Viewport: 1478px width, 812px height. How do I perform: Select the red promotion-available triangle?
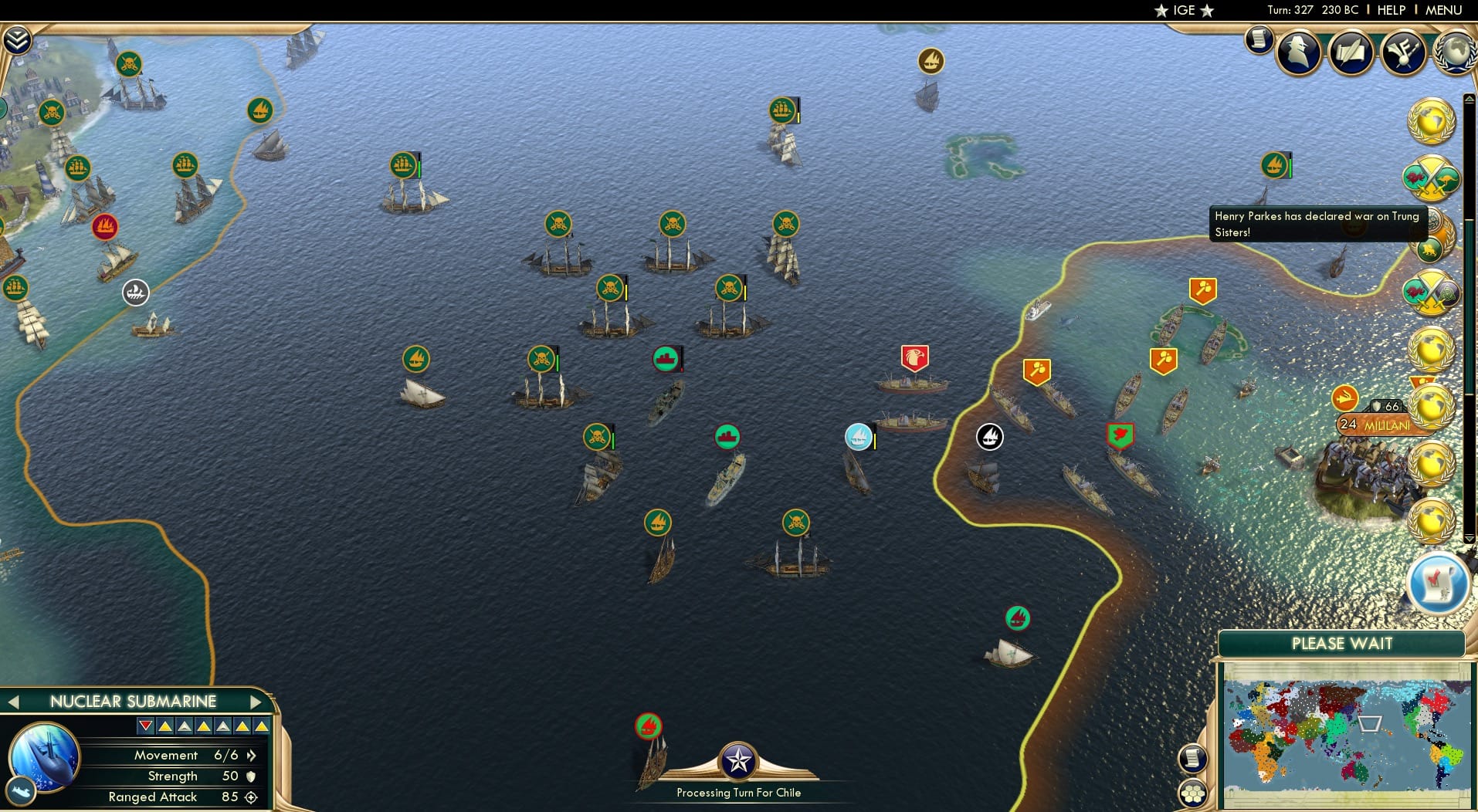144,724
